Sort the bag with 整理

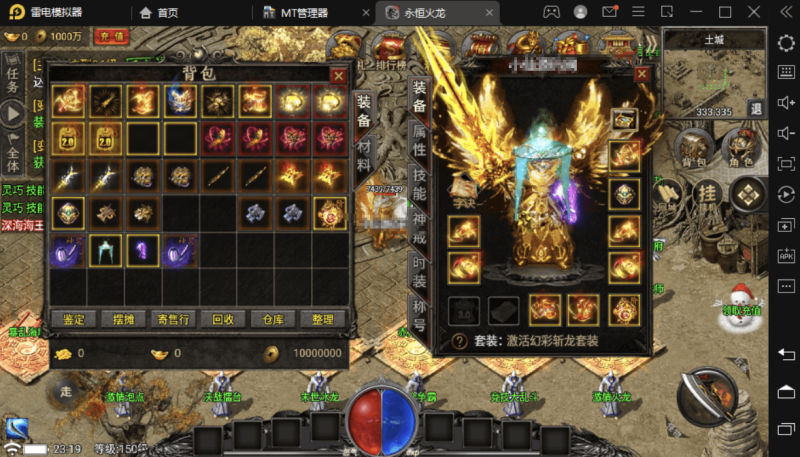pyautogui.click(x=322, y=320)
